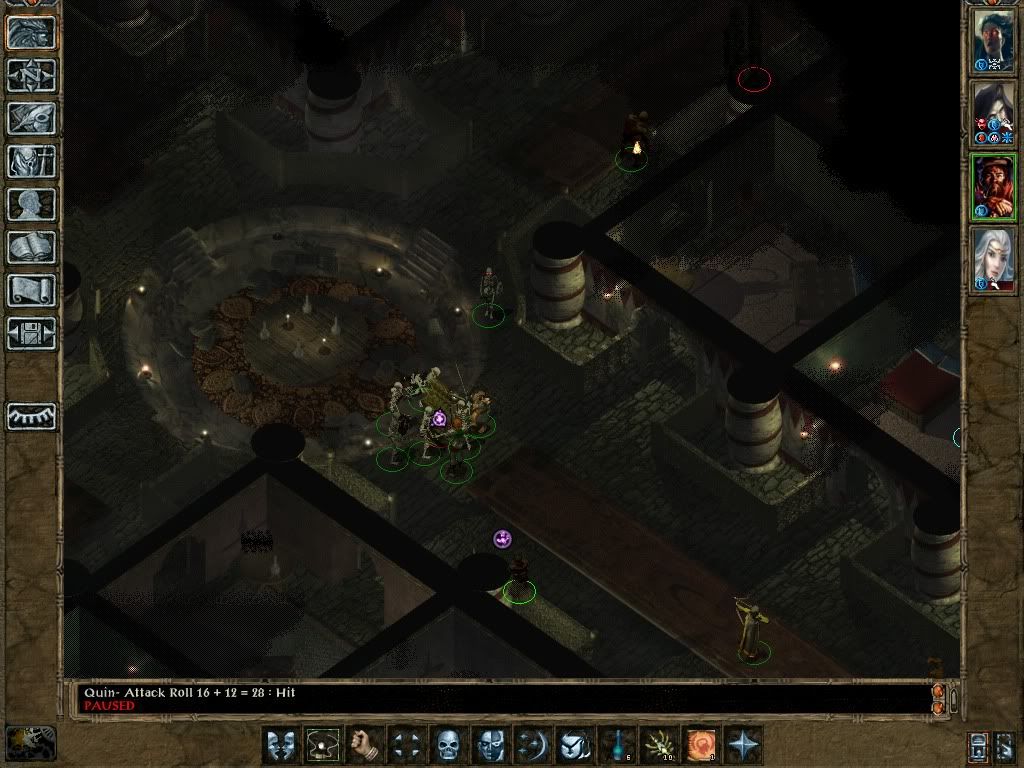Image resolution: width=1024 pixels, height=768 pixels.
Task: Use the red scroll quick item
Action: click(x=701, y=745)
